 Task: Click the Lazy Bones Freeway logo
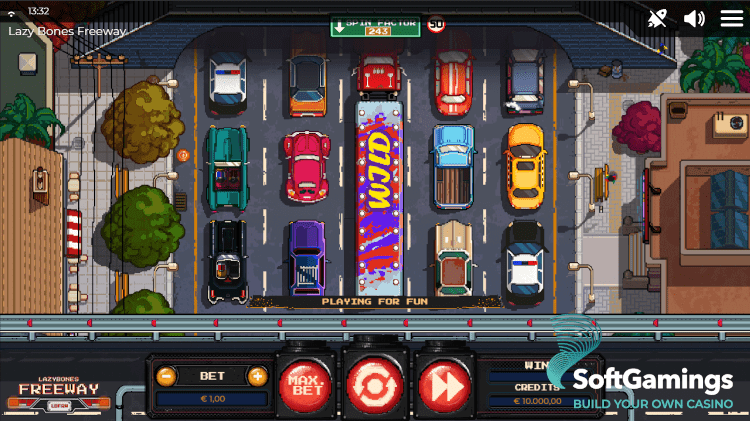59,392
